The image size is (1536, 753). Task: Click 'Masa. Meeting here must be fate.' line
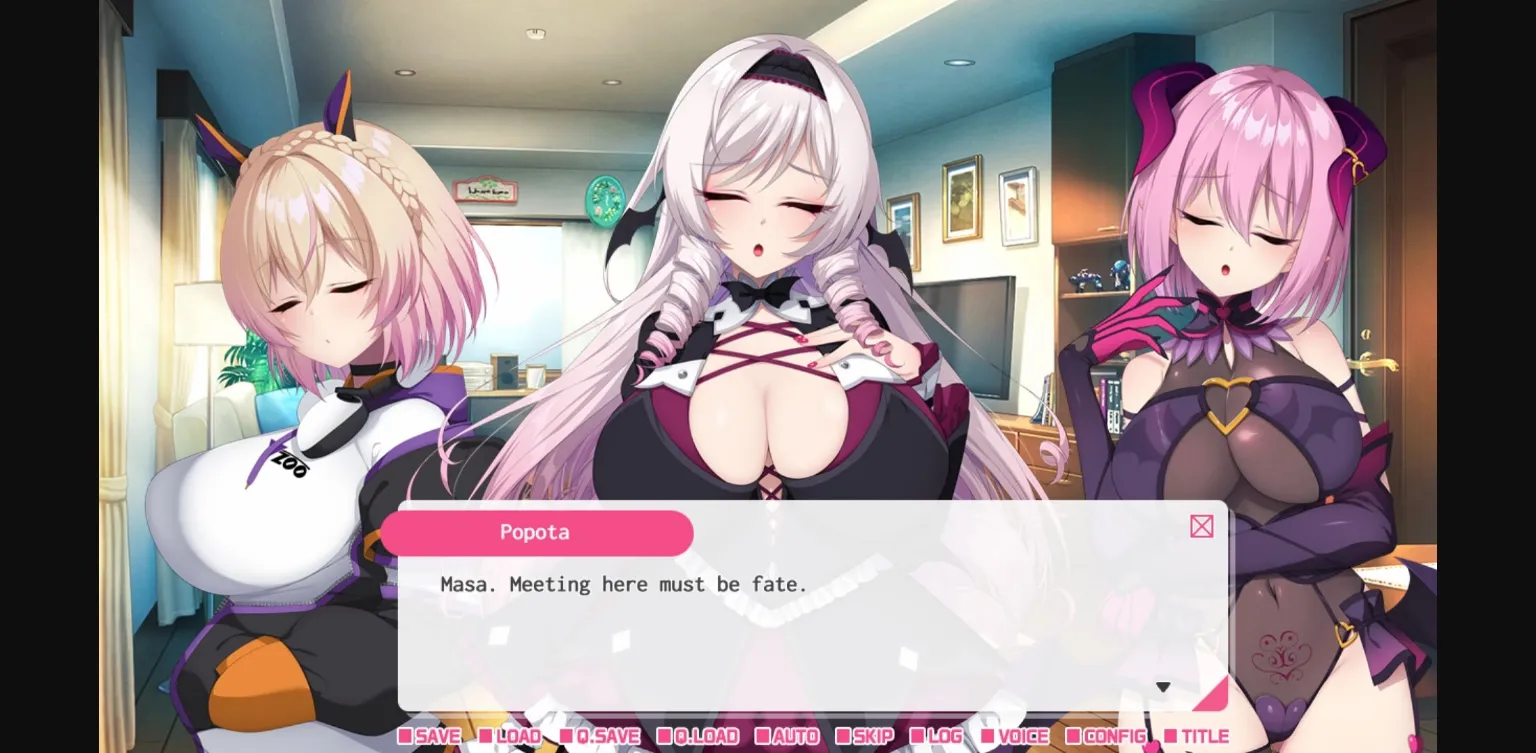point(624,584)
